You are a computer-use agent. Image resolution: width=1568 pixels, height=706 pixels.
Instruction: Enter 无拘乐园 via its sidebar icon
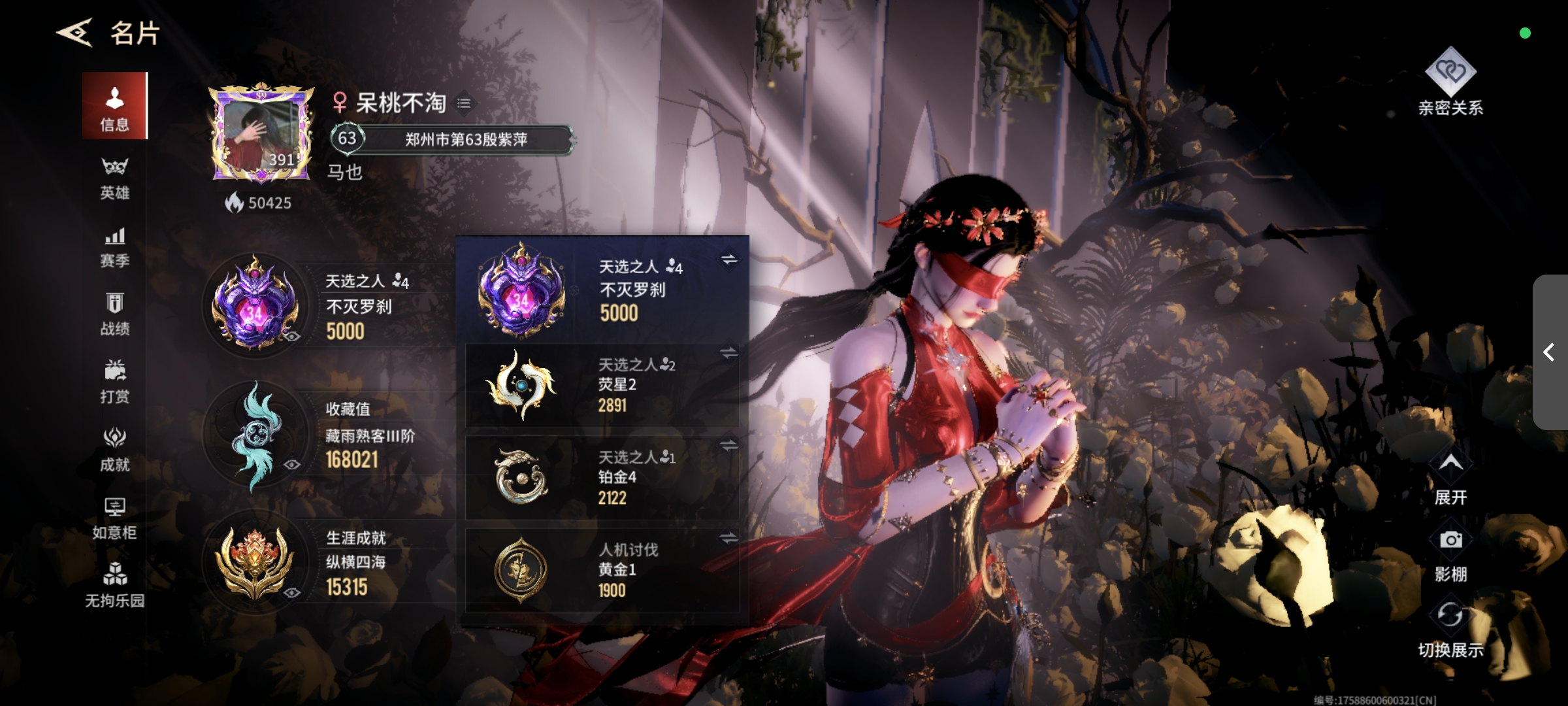tap(116, 587)
